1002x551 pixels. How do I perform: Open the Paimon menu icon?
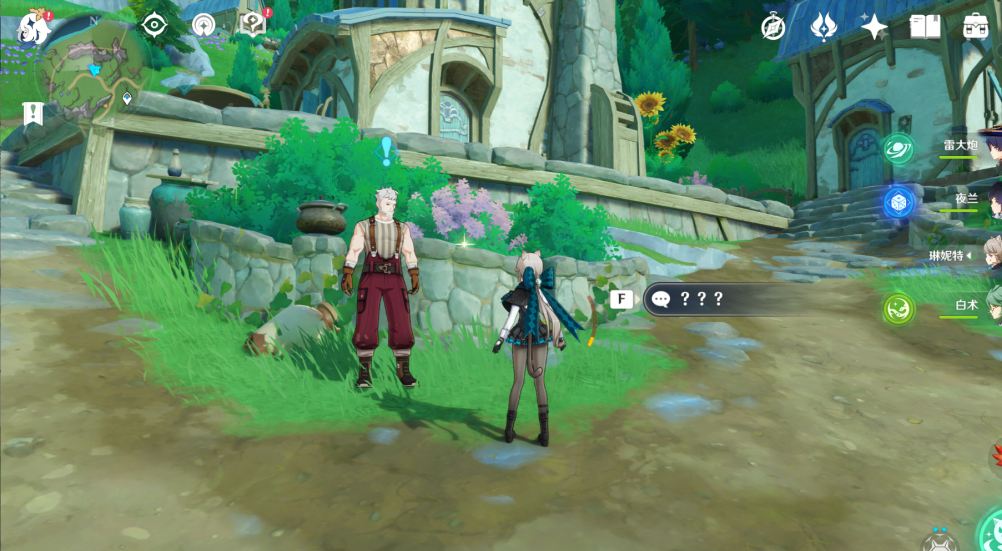33,27
